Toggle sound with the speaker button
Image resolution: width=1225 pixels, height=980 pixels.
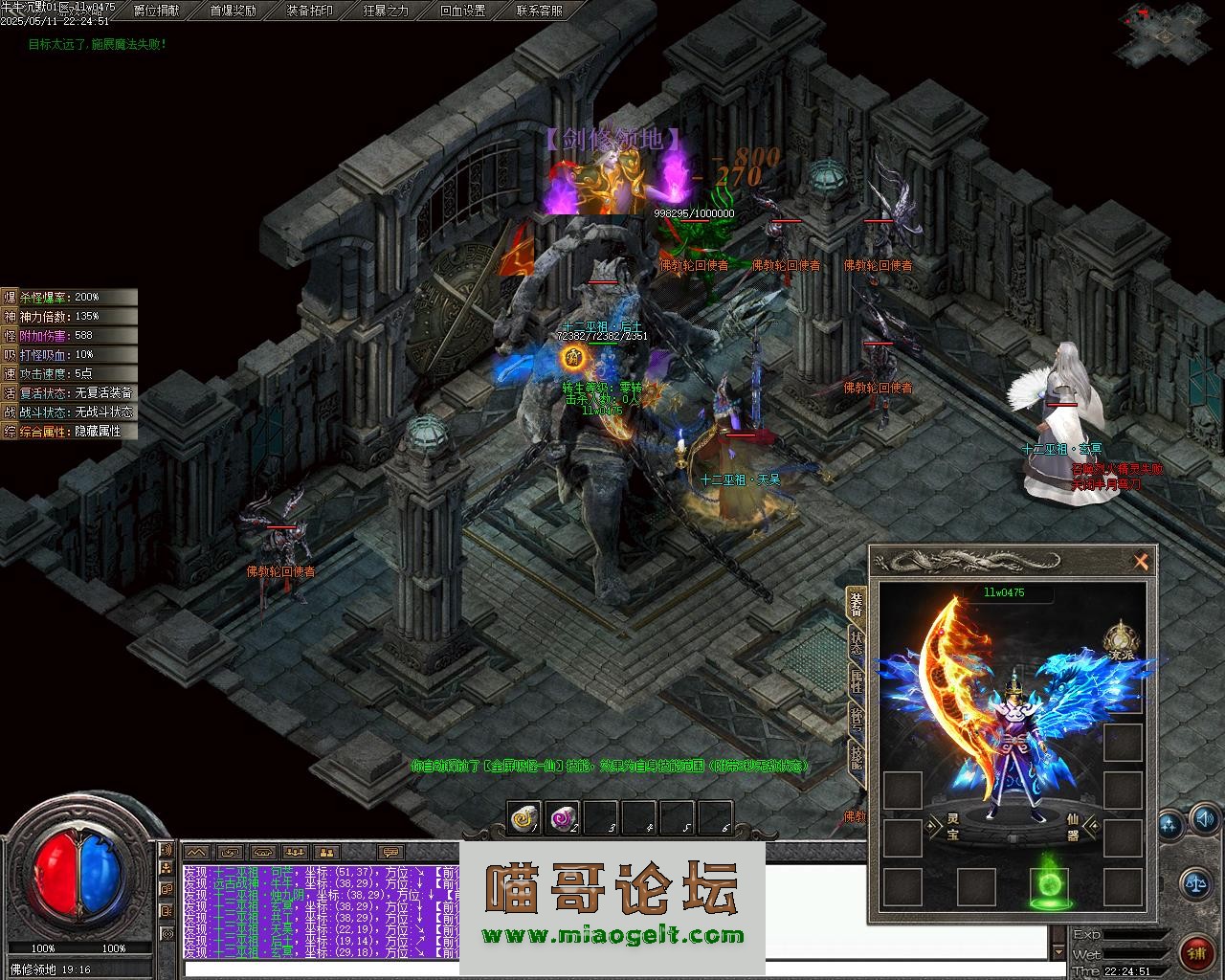coord(1203,819)
